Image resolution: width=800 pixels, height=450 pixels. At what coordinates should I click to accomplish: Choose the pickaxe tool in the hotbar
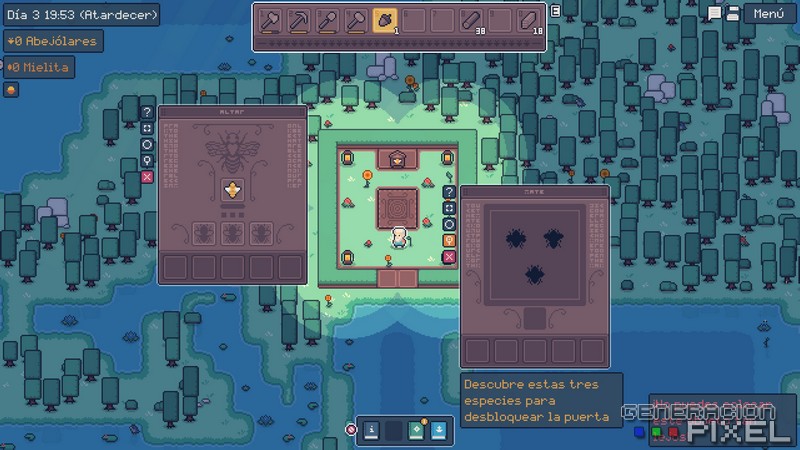[297, 20]
